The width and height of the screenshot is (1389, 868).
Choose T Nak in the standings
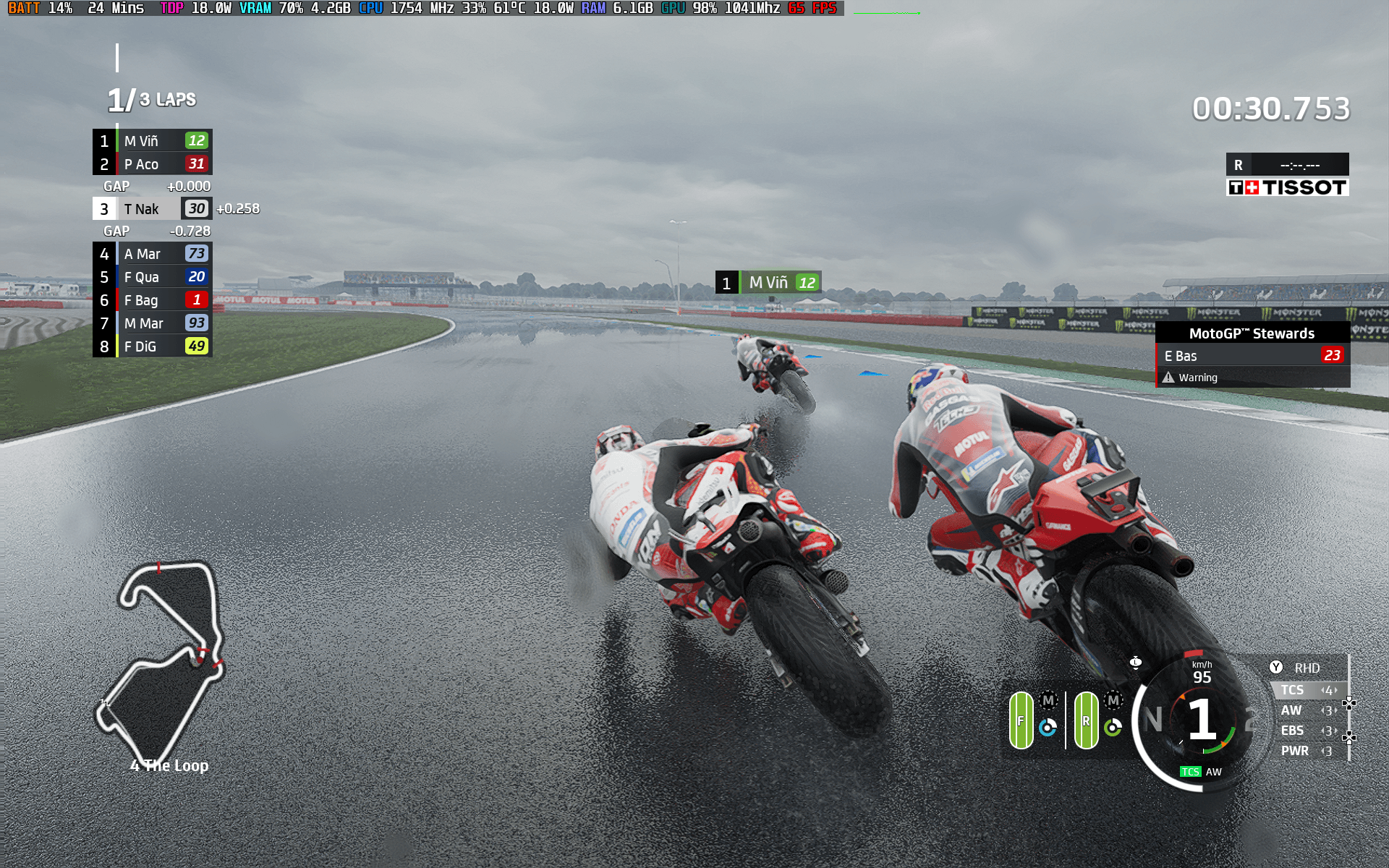click(x=152, y=209)
